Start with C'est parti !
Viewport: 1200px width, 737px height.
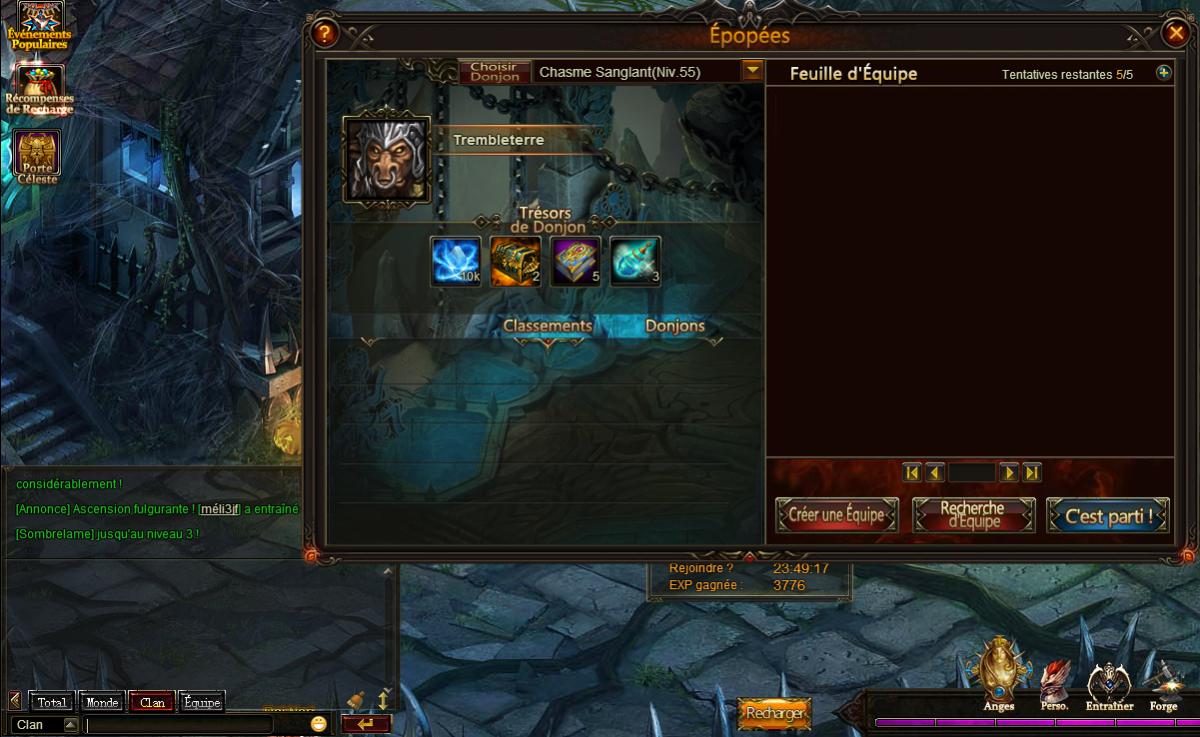[x=1108, y=516]
